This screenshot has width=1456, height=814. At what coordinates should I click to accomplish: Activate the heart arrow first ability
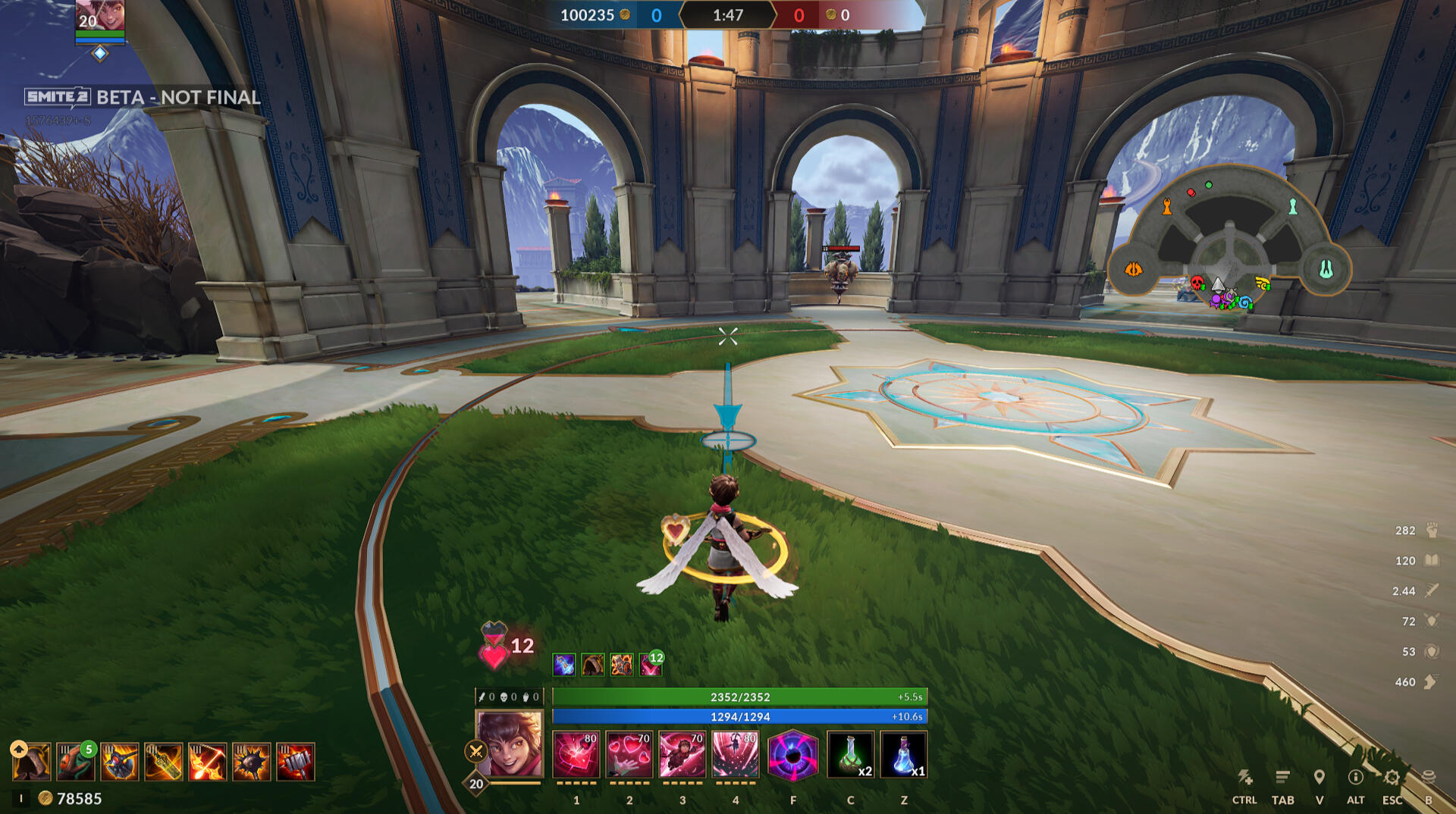[576, 755]
